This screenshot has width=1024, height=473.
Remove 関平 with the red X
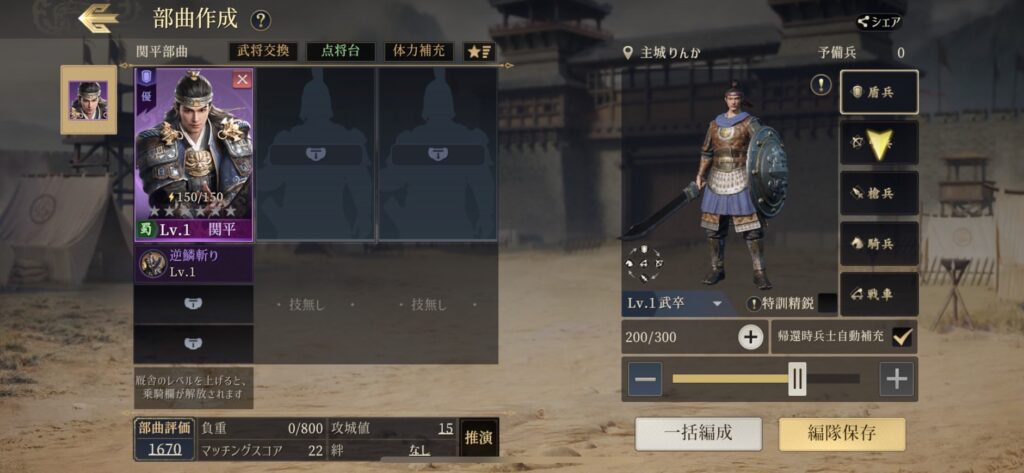click(x=241, y=80)
